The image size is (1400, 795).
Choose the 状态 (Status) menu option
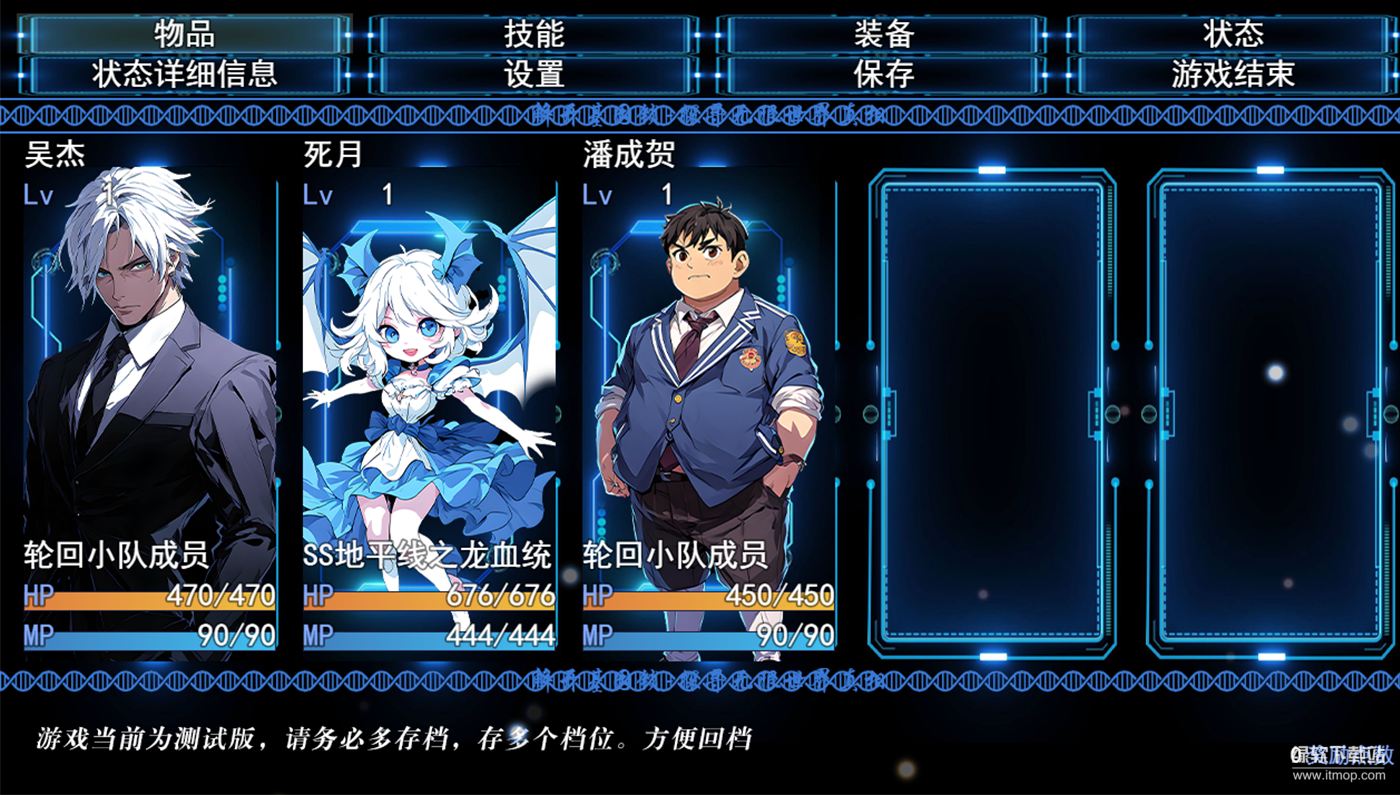coord(1232,34)
